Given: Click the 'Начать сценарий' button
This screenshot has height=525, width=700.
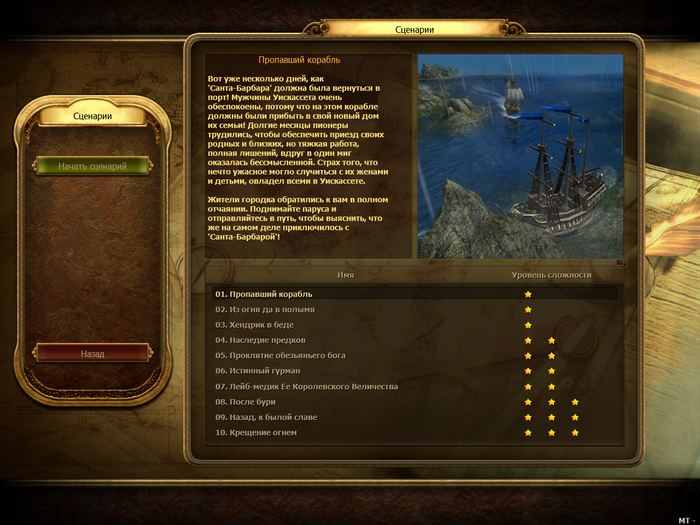Looking at the screenshot, I should click(x=92, y=166).
